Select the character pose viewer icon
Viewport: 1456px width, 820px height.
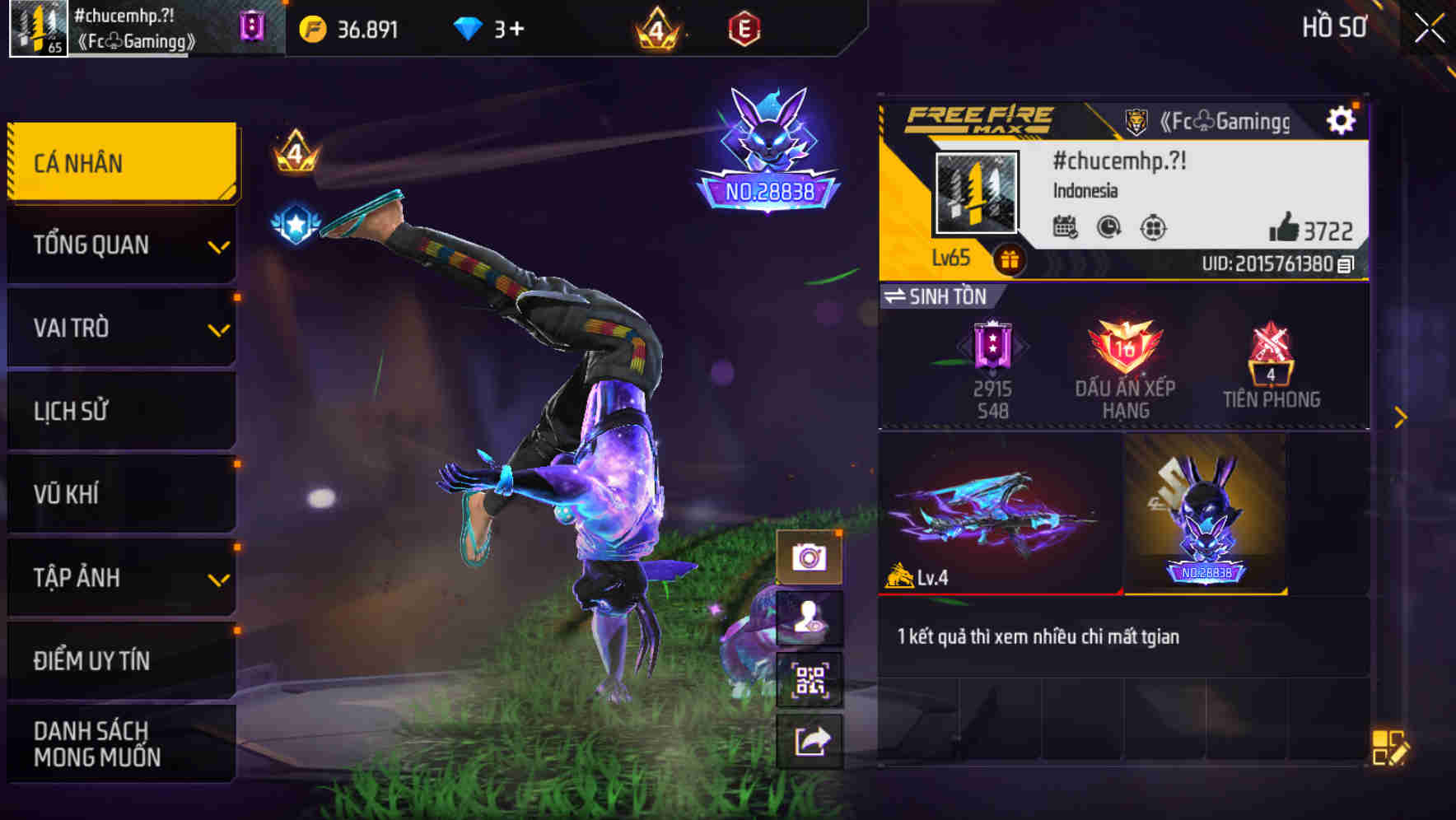click(x=810, y=618)
